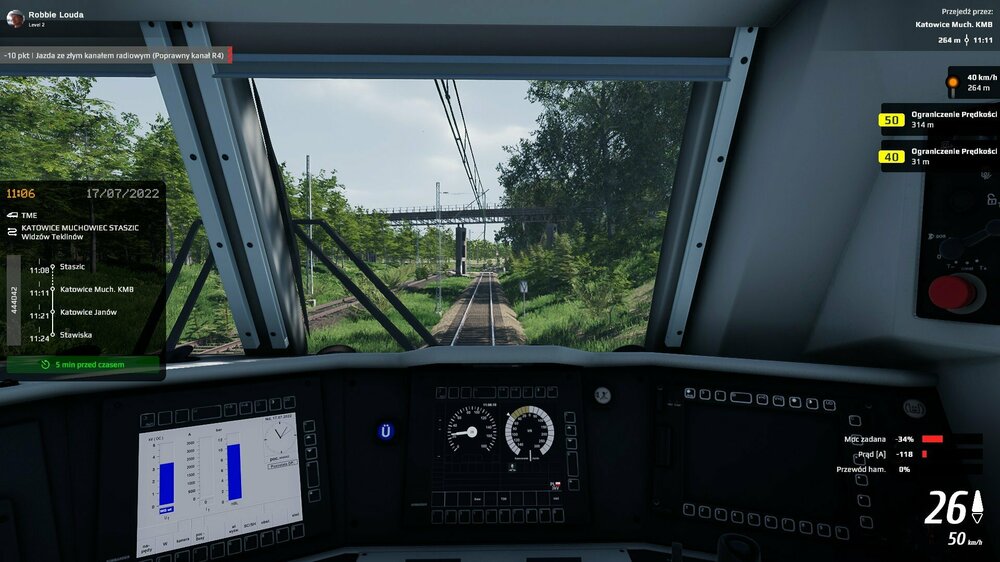Select the Staszic stop in the timetable
This screenshot has width=1000, height=562.
72,267
